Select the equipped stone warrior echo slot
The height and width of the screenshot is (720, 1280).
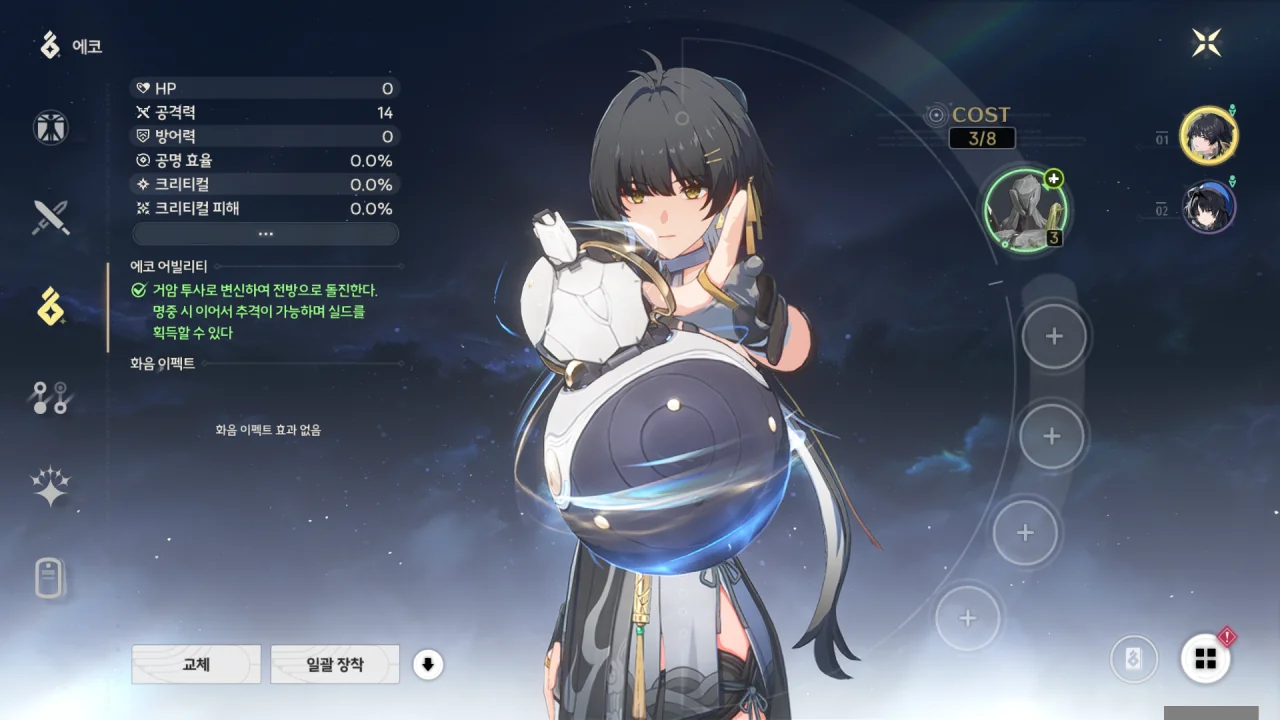point(1026,210)
